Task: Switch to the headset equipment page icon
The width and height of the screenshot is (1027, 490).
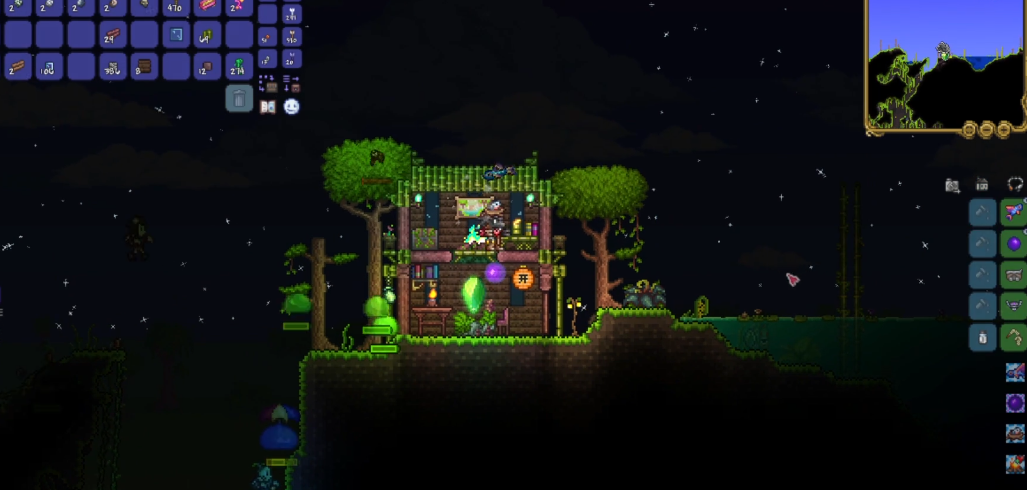Action: click(1015, 185)
